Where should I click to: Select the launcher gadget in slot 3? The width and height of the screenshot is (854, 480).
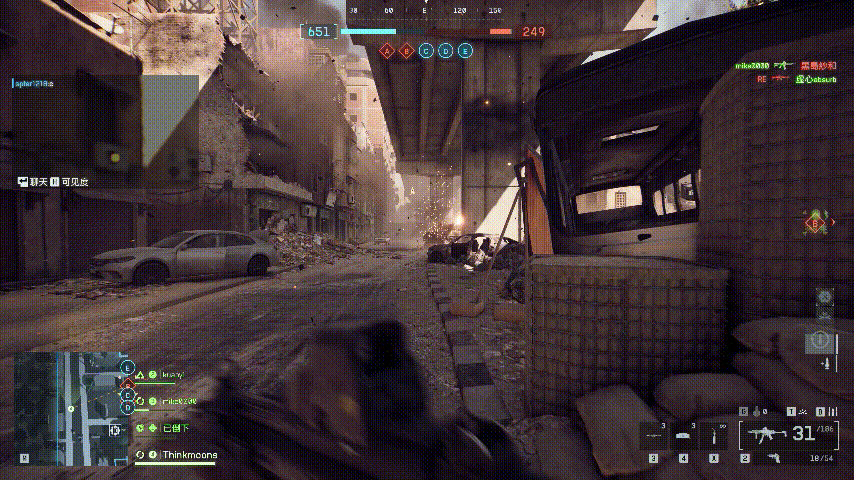tap(655, 436)
